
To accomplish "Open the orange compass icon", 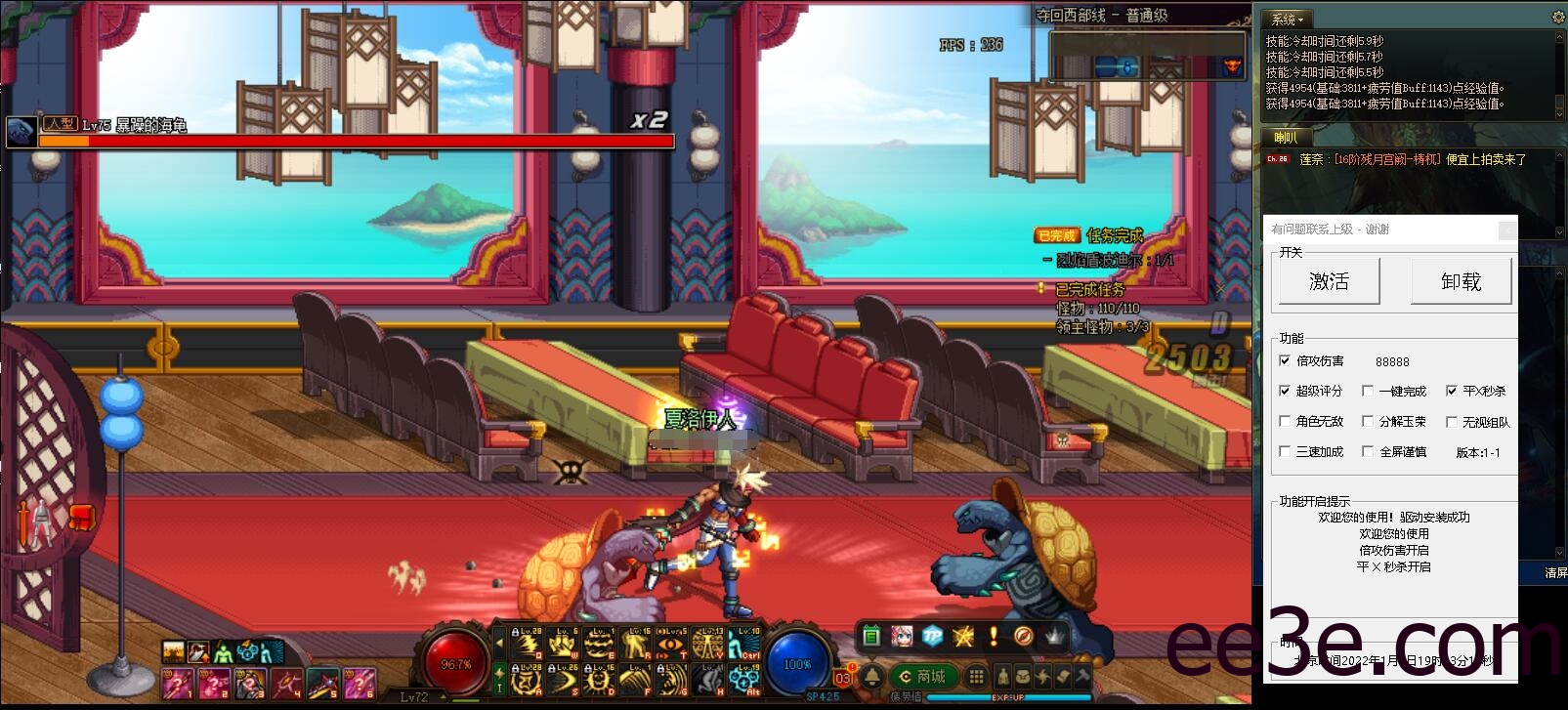I will [x=1023, y=637].
